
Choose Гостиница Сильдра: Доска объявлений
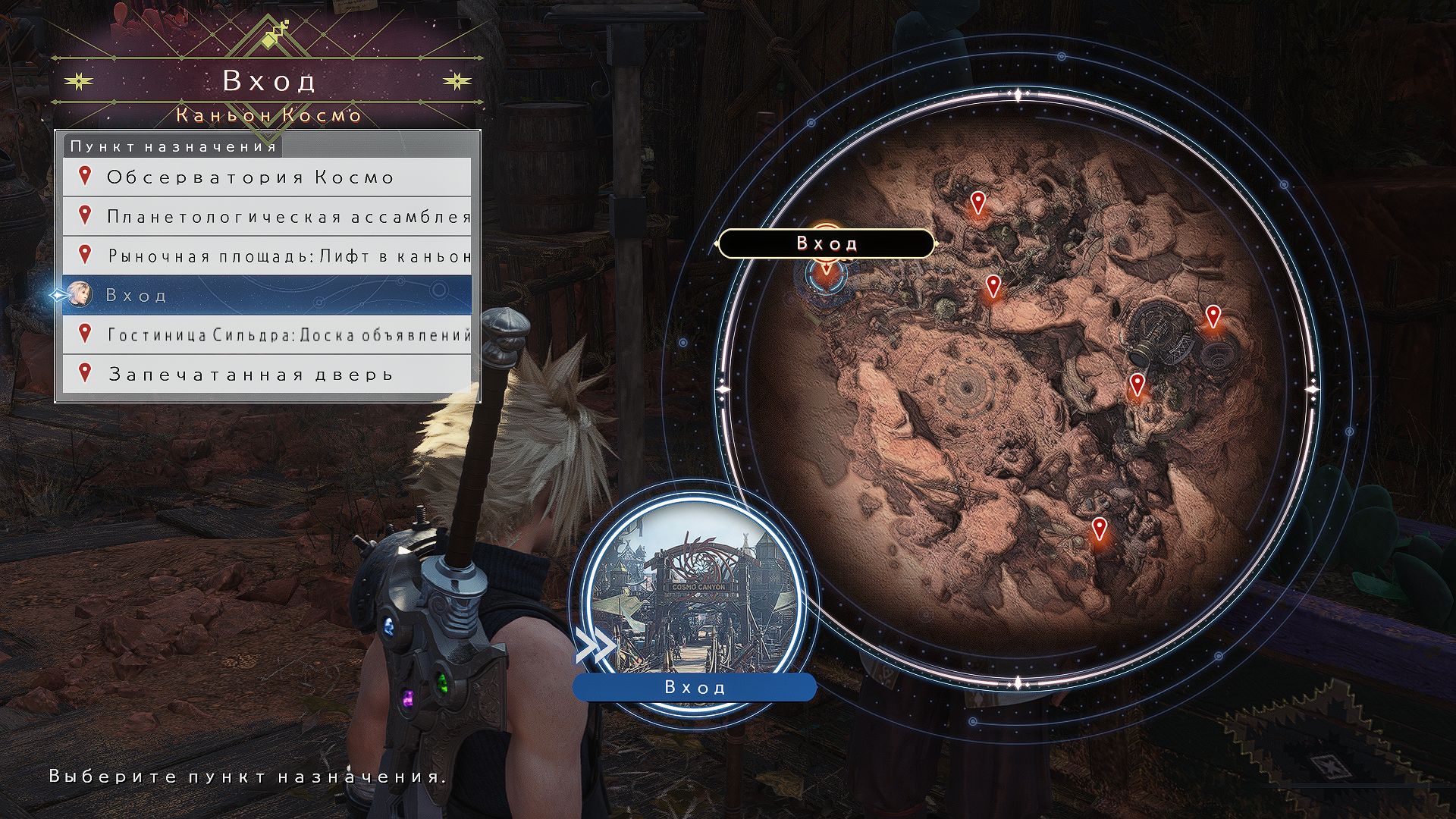pyautogui.click(x=266, y=334)
